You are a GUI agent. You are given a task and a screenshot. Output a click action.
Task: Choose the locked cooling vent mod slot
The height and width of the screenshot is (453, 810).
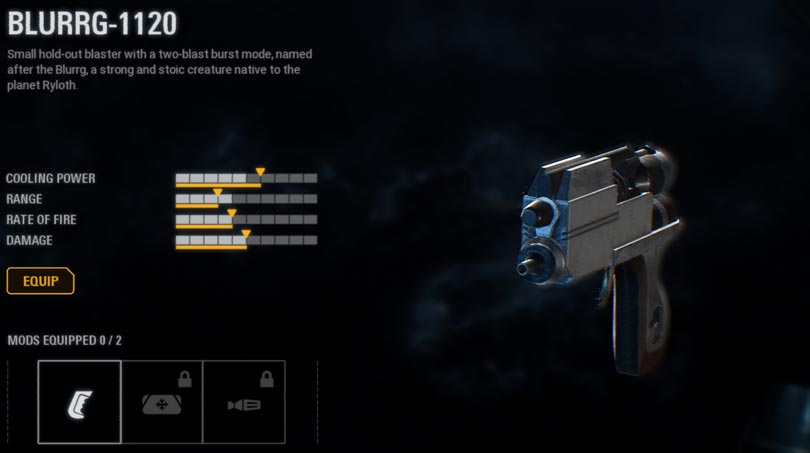[162, 403]
